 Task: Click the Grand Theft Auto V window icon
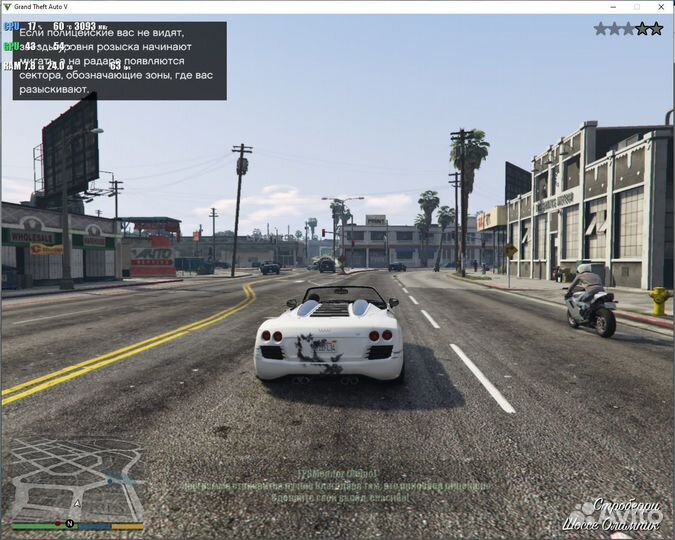8,7
